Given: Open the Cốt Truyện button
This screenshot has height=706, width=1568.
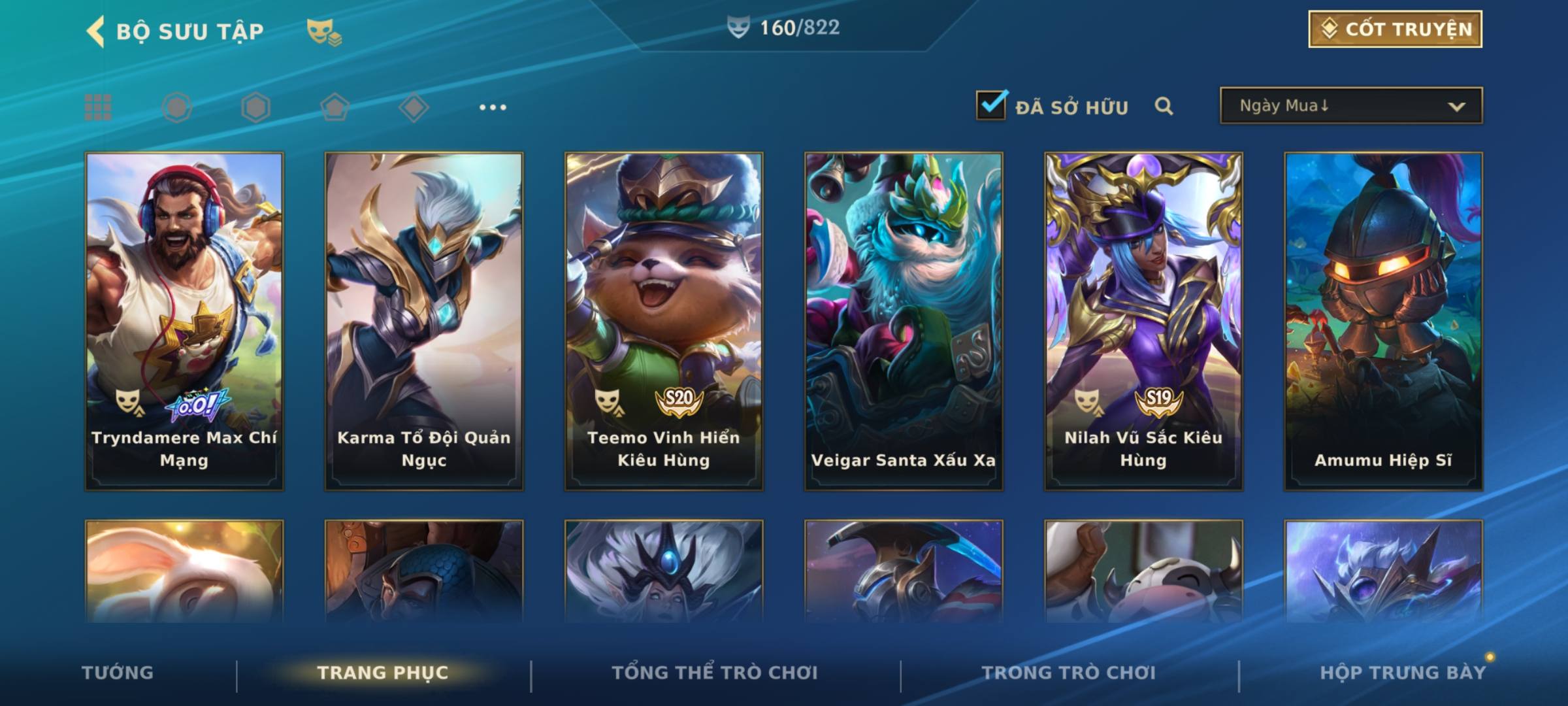Looking at the screenshot, I should (x=1394, y=29).
